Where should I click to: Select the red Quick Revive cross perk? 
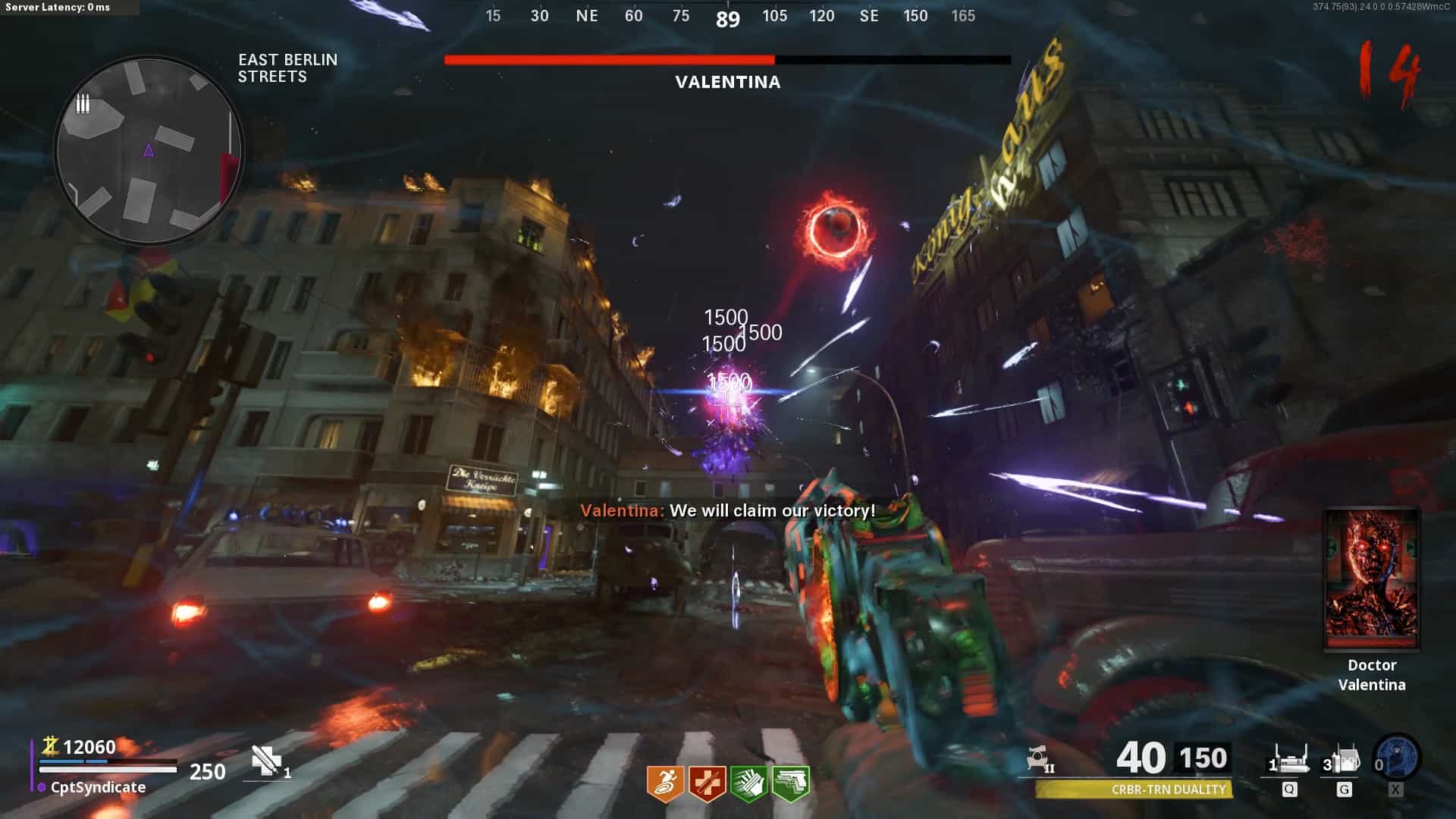pos(707,783)
